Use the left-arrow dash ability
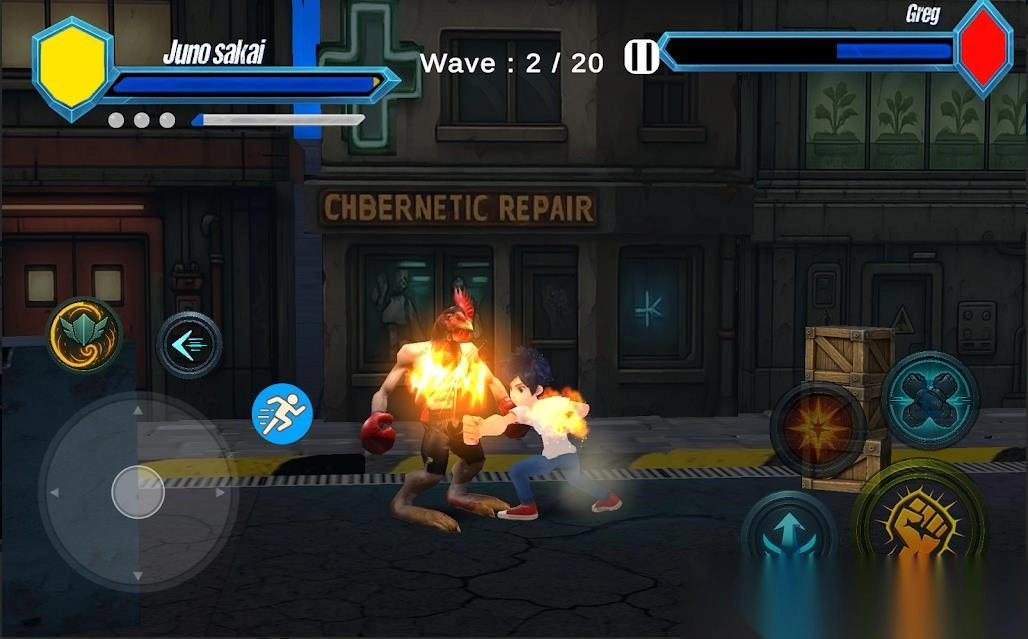This screenshot has width=1028, height=639. click(x=190, y=345)
